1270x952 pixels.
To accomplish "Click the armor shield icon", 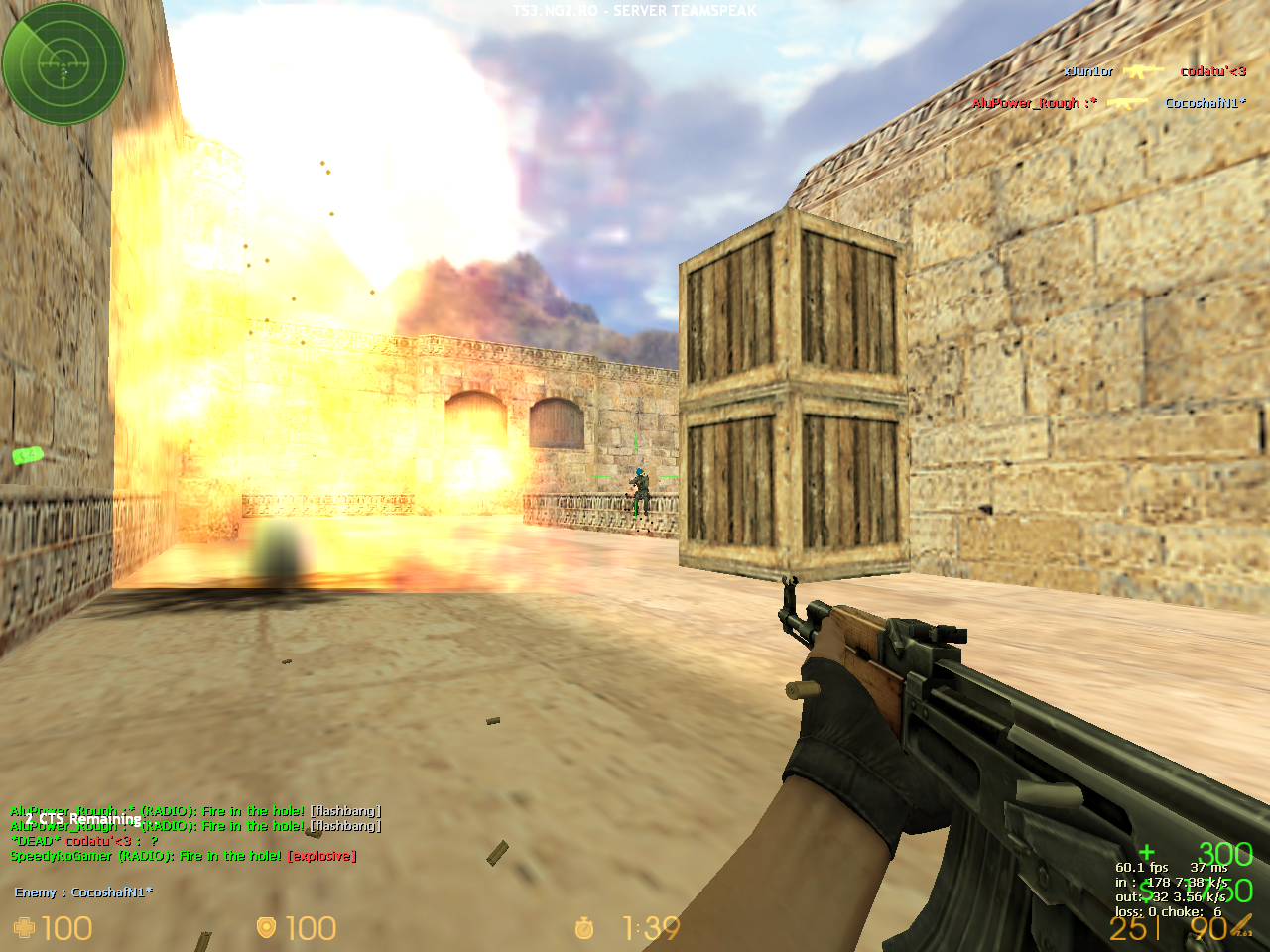I will (x=266, y=928).
